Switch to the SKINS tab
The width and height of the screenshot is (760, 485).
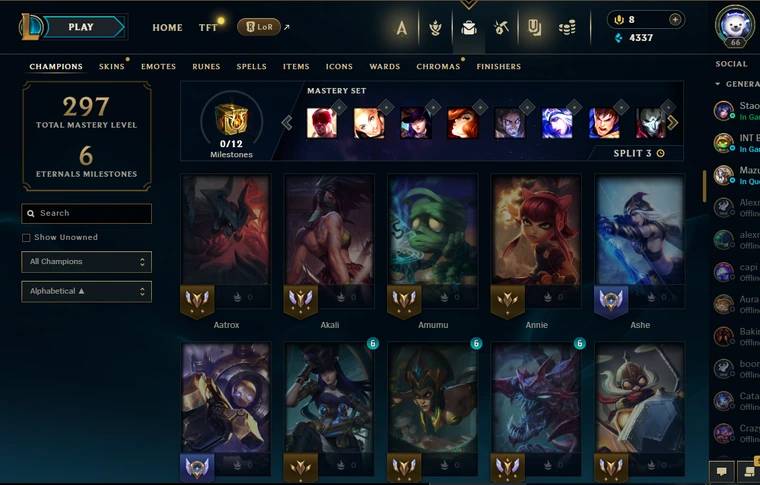112,67
